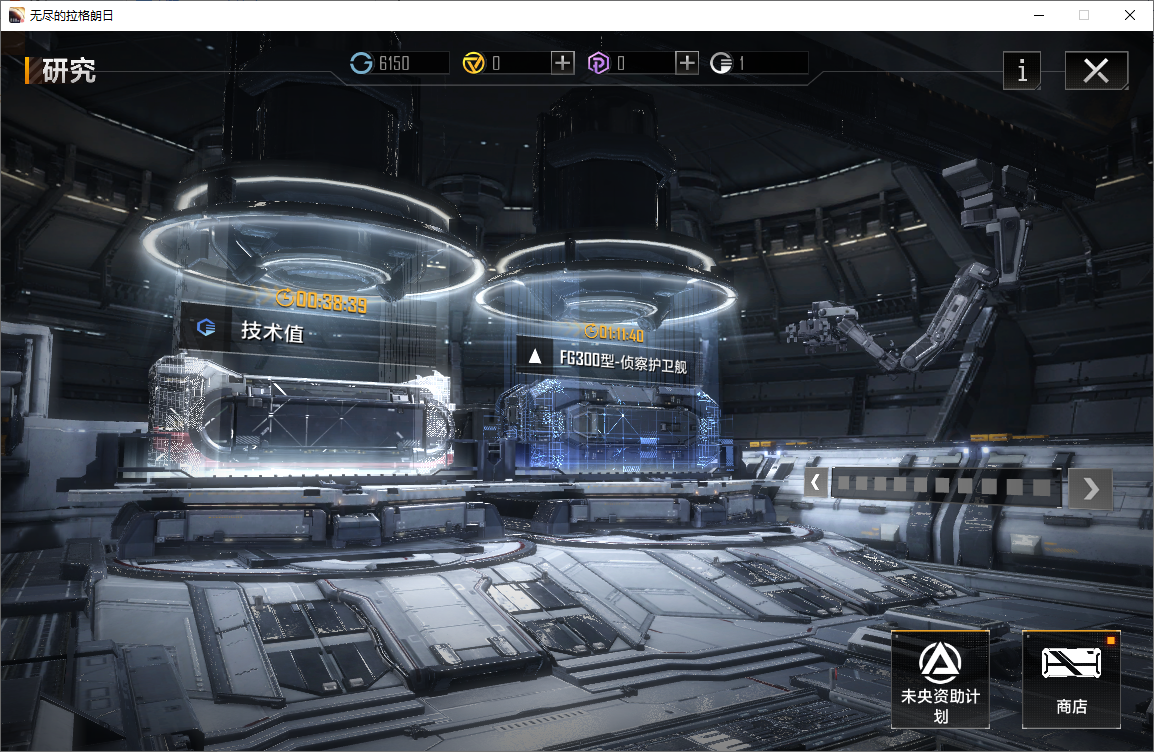Image resolution: width=1154 pixels, height=752 pixels.
Task: Close the research screen with the X
Action: click(1096, 71)
